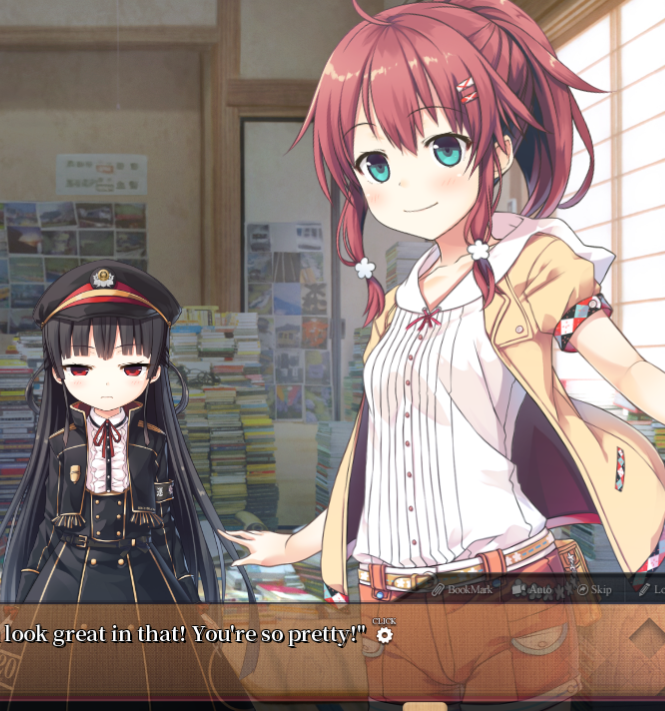
Task: Enable Auto mode for dialogue
Action: tap(532, 590)
